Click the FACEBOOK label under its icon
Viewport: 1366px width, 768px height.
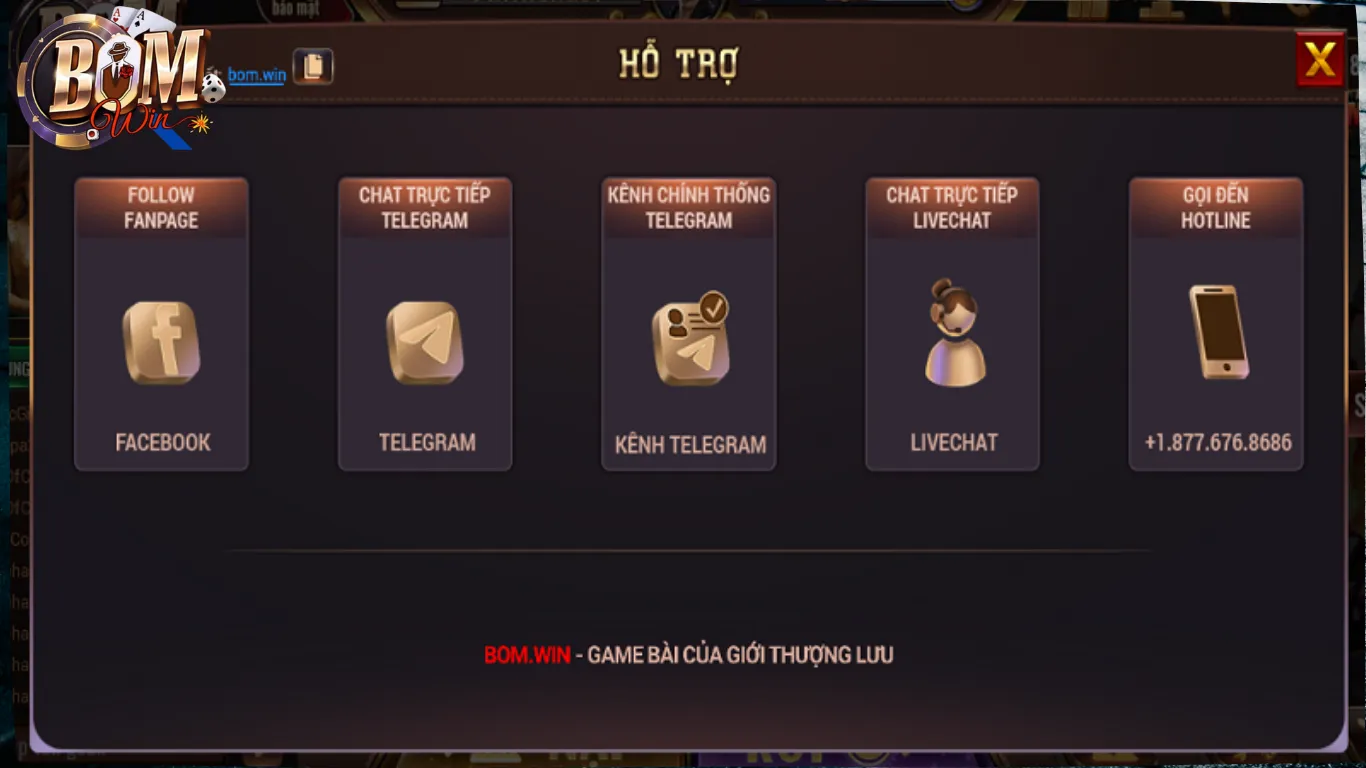pos(161,442)
